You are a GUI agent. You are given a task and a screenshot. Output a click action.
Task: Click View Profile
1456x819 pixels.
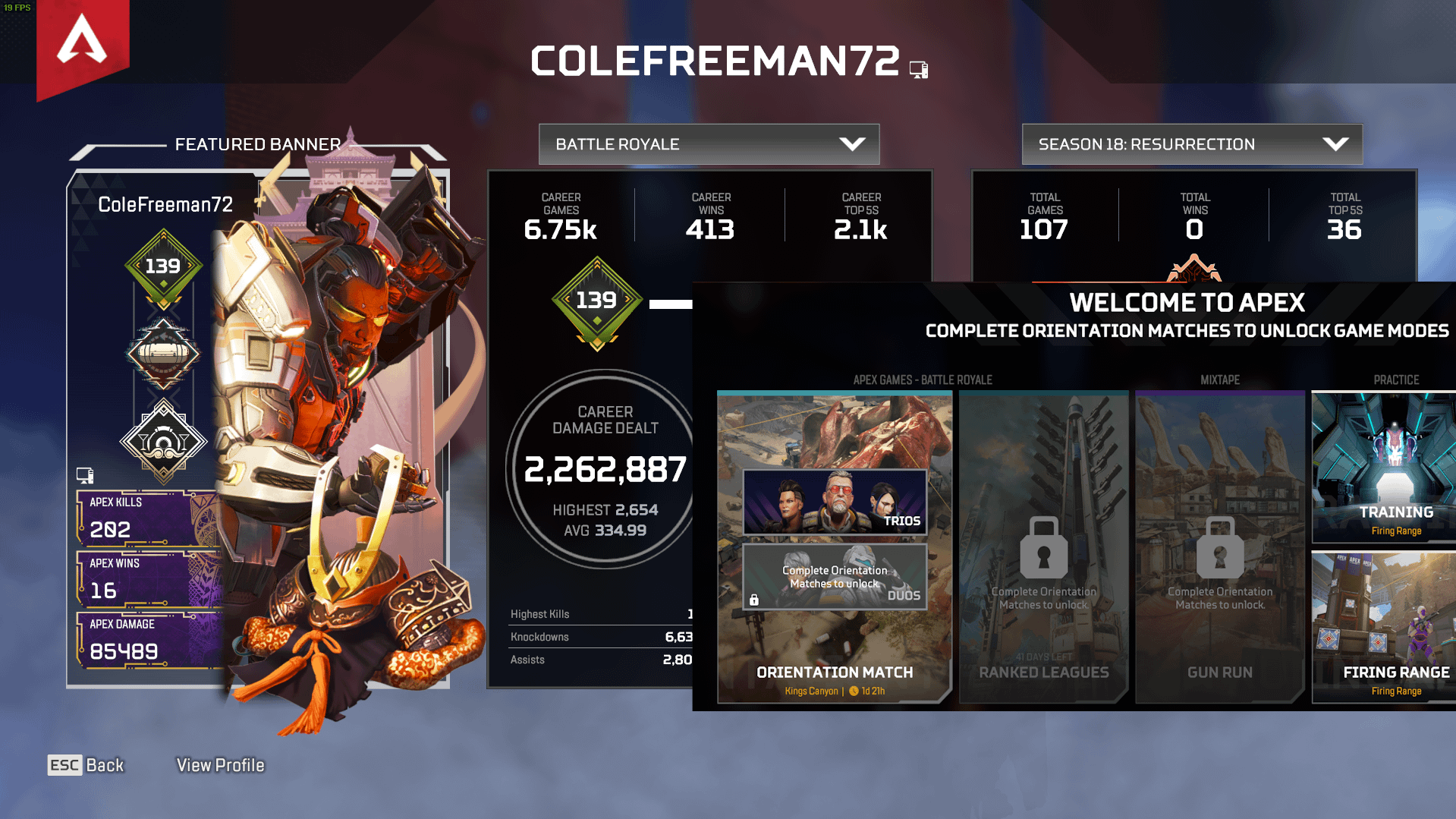[220, 765]
